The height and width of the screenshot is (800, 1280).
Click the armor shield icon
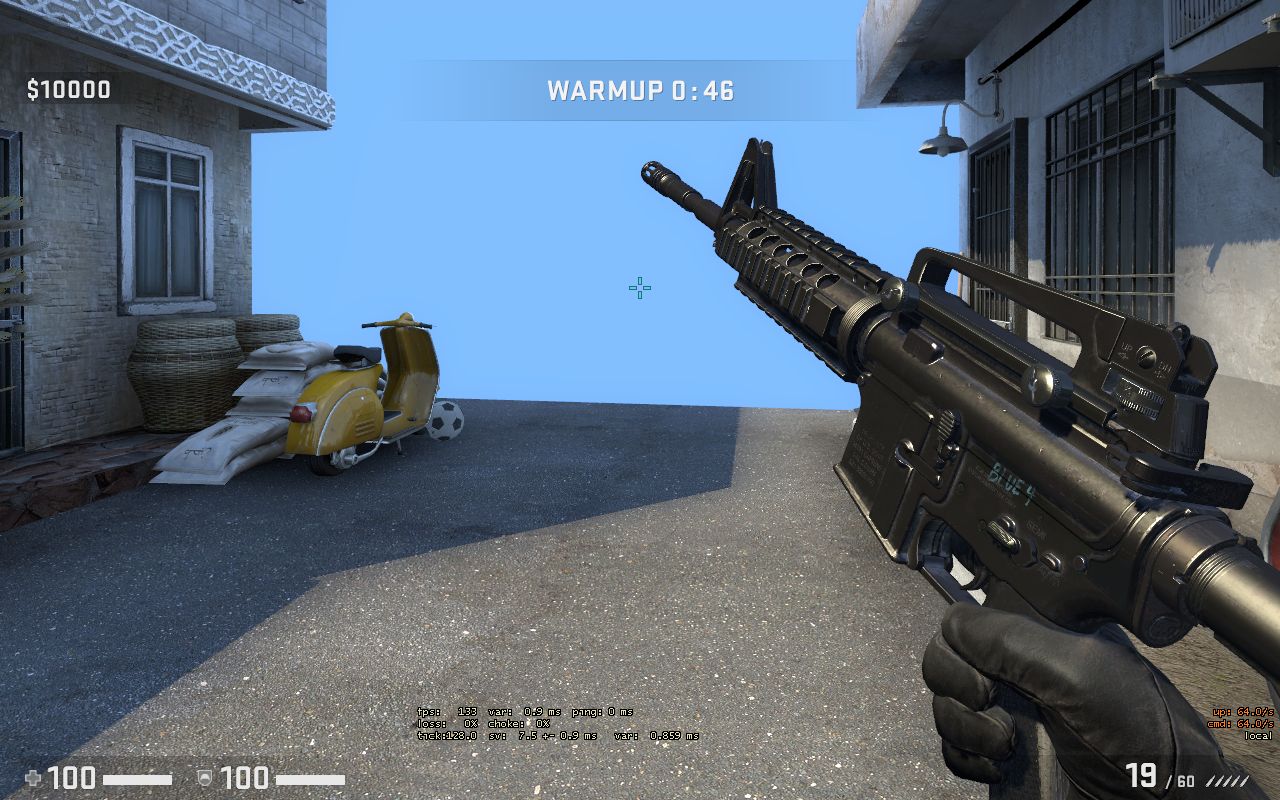point(205,779)
